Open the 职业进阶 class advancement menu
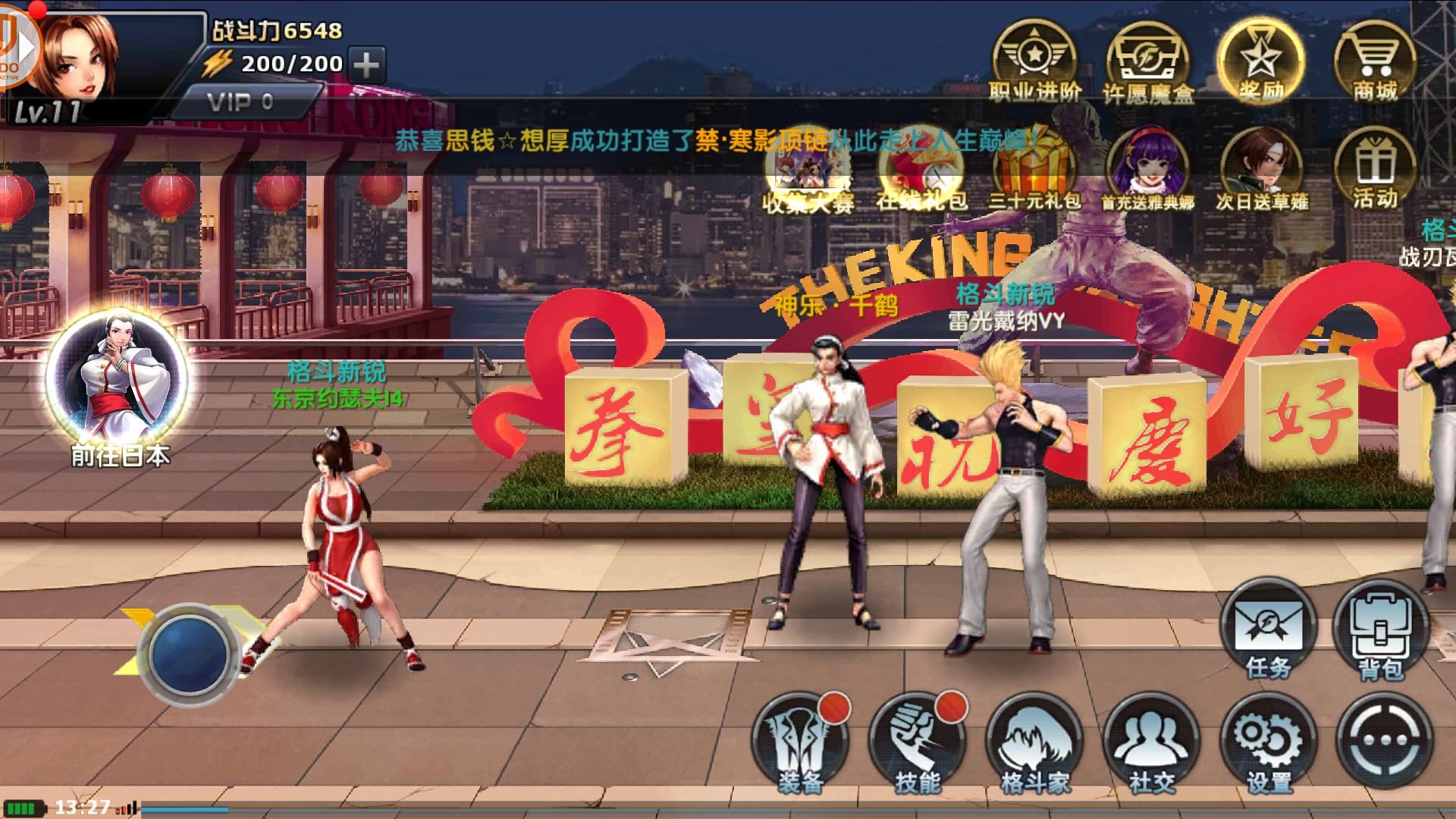 point(1034,59)
